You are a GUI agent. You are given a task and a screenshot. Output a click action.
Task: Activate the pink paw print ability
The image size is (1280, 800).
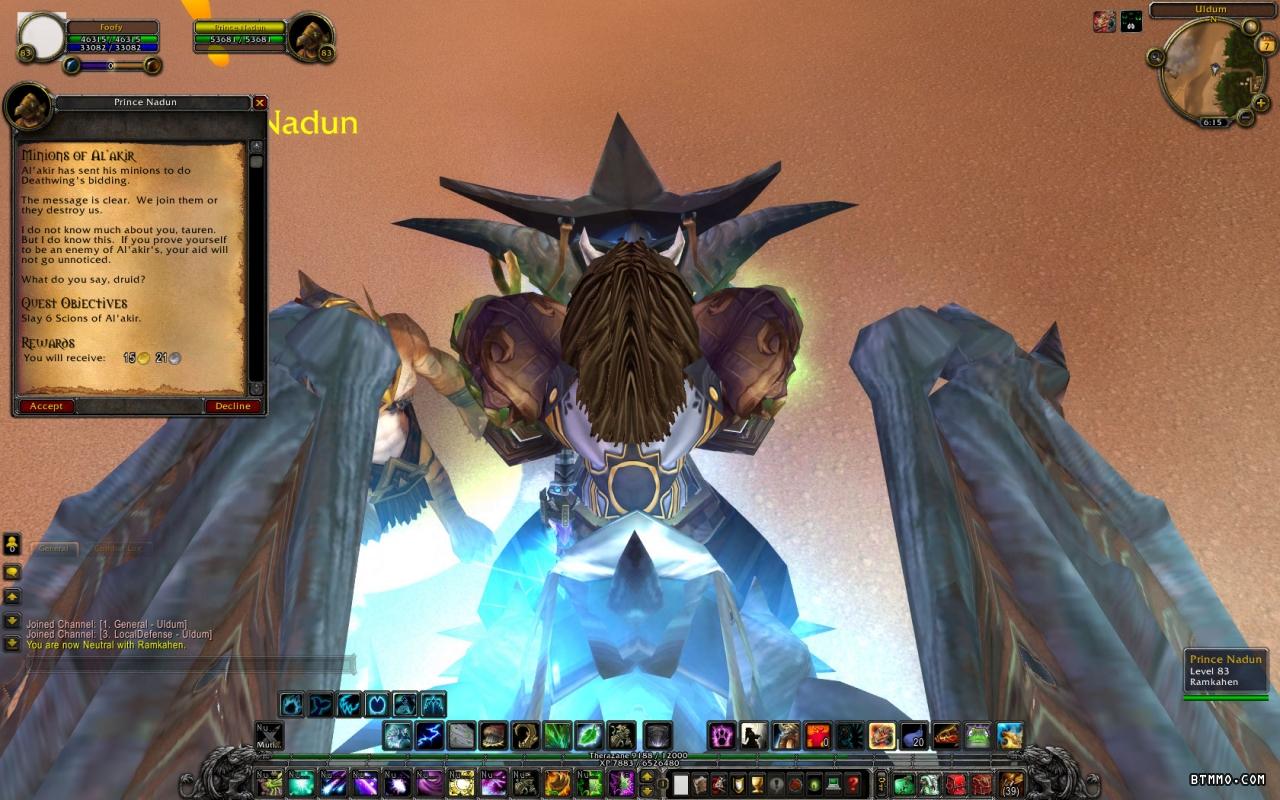pos(722,736)
